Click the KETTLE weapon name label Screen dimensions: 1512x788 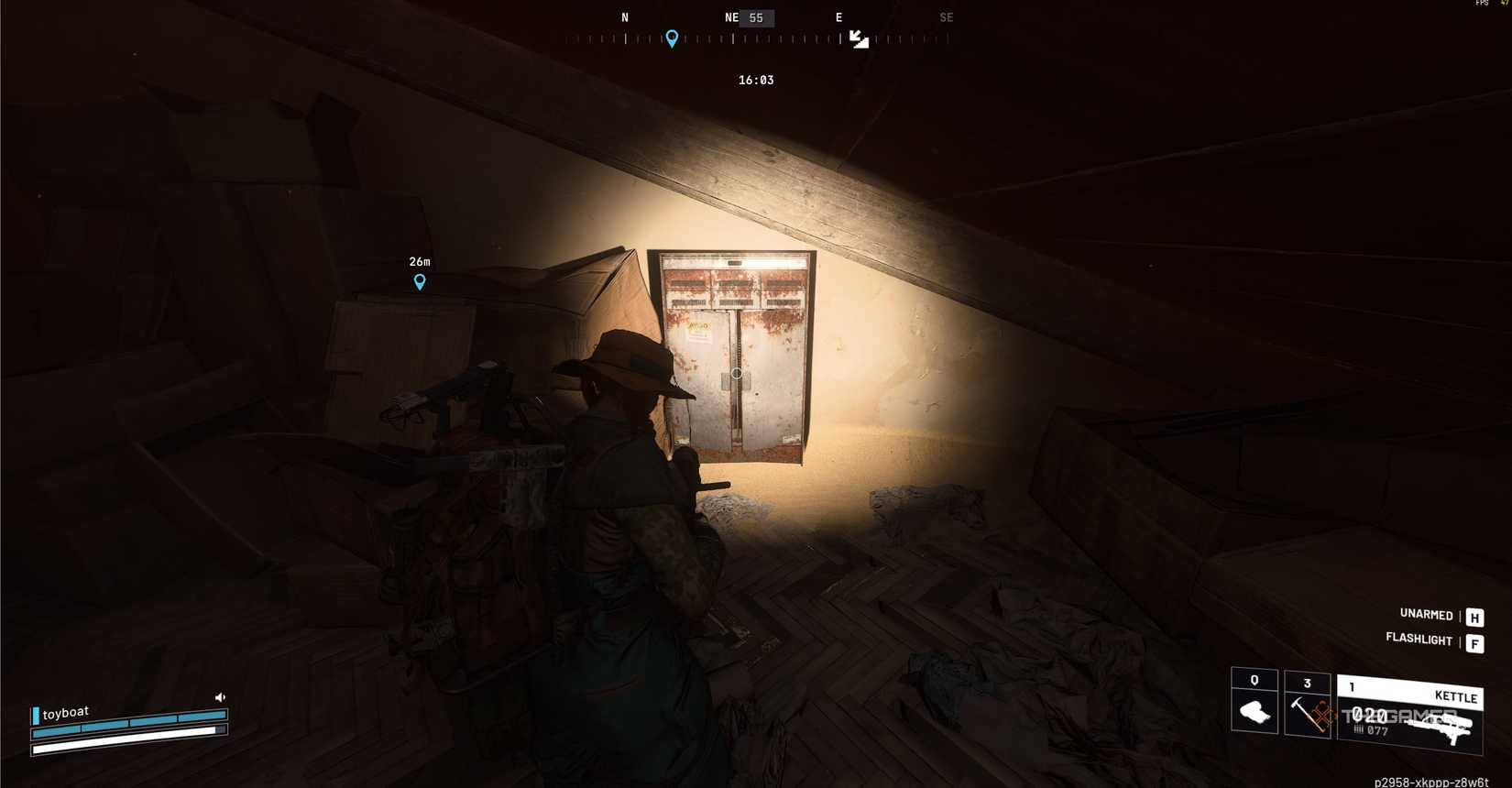coord(1455,697)
